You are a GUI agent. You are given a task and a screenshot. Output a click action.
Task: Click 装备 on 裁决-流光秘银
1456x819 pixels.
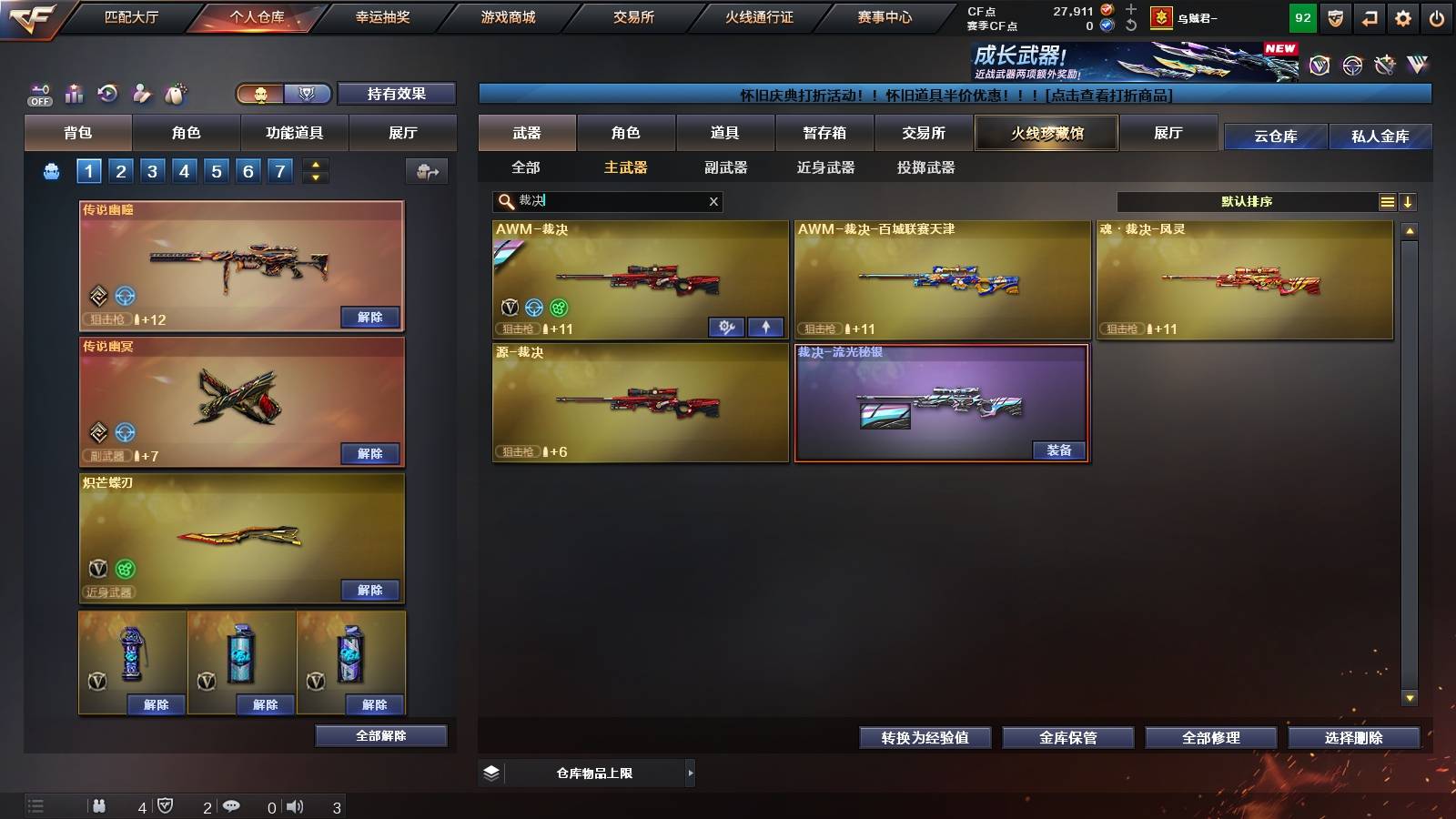1058,450
